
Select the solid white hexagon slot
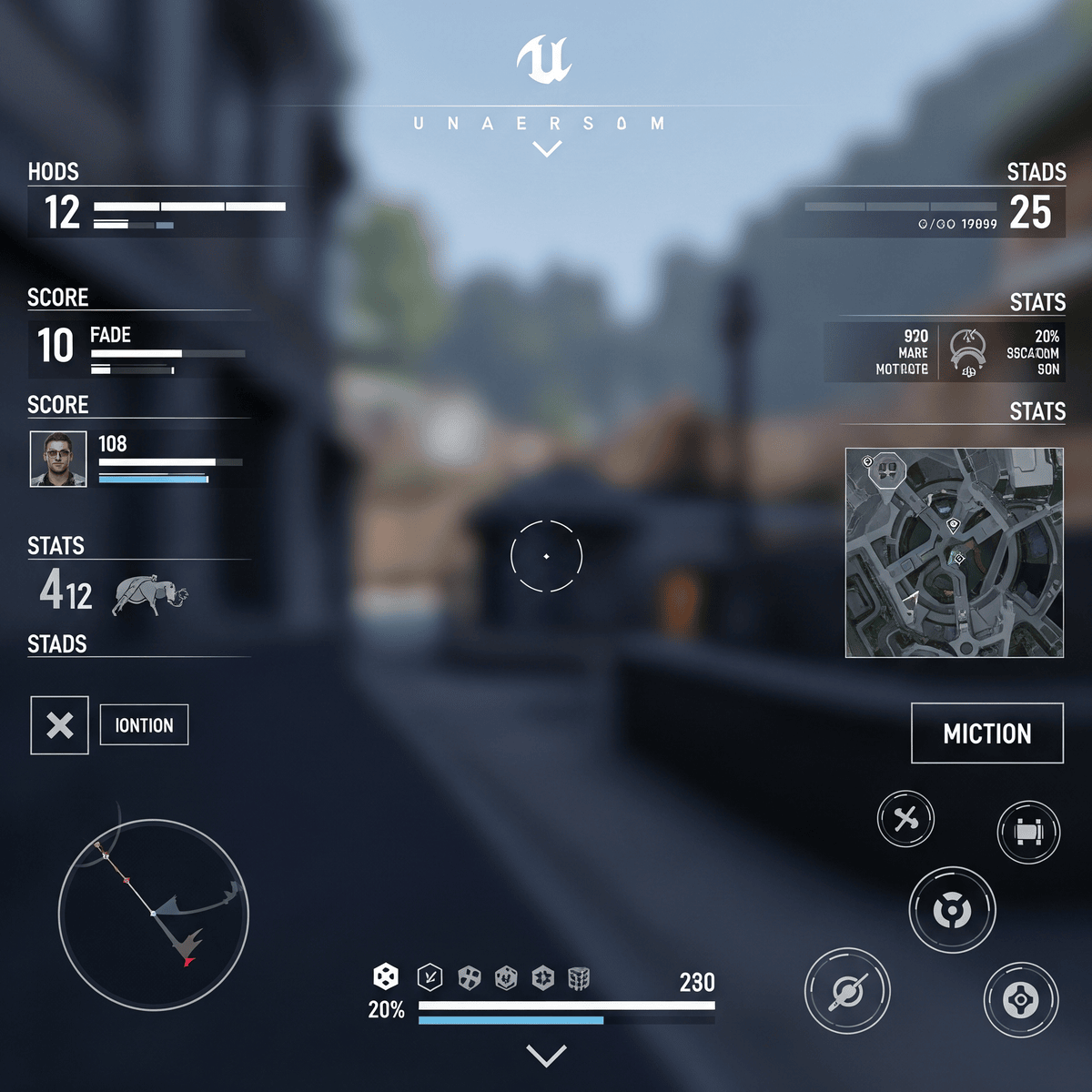coord(386,977)
